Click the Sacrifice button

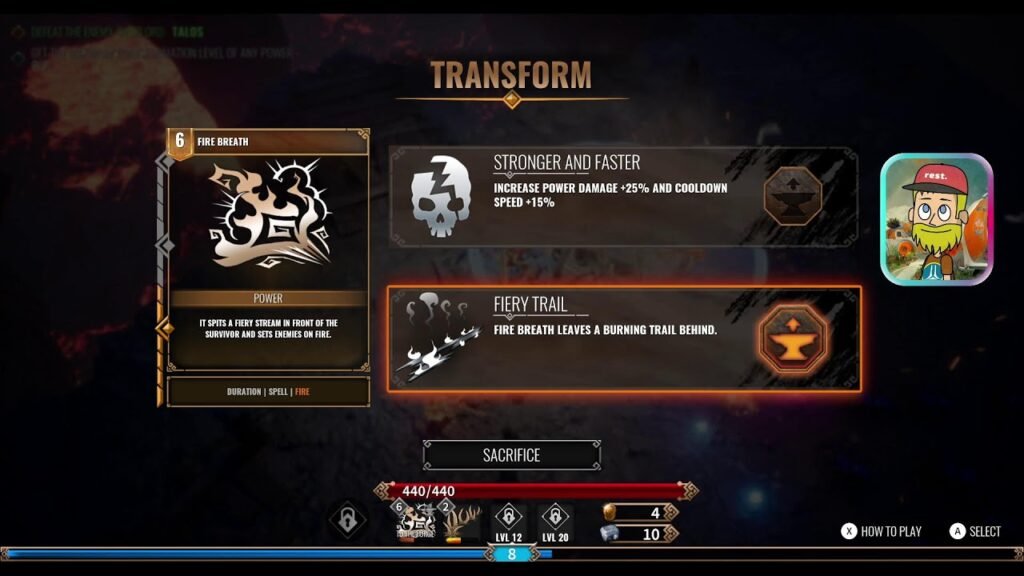click(511, 455)
